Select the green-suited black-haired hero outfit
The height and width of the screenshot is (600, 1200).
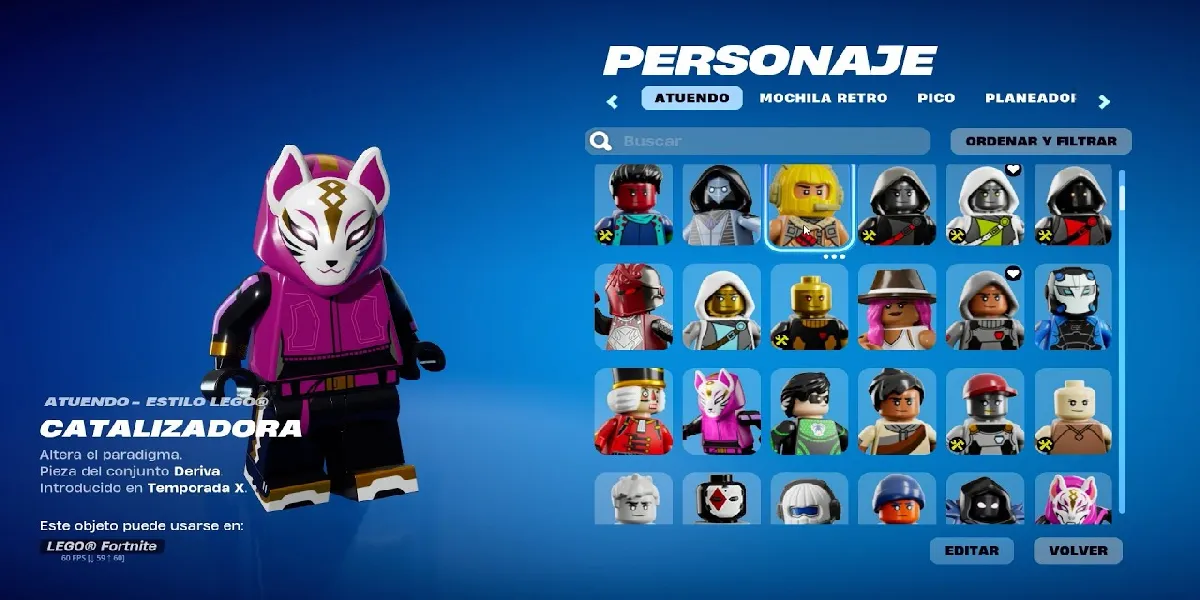click(x=809, y=412)
